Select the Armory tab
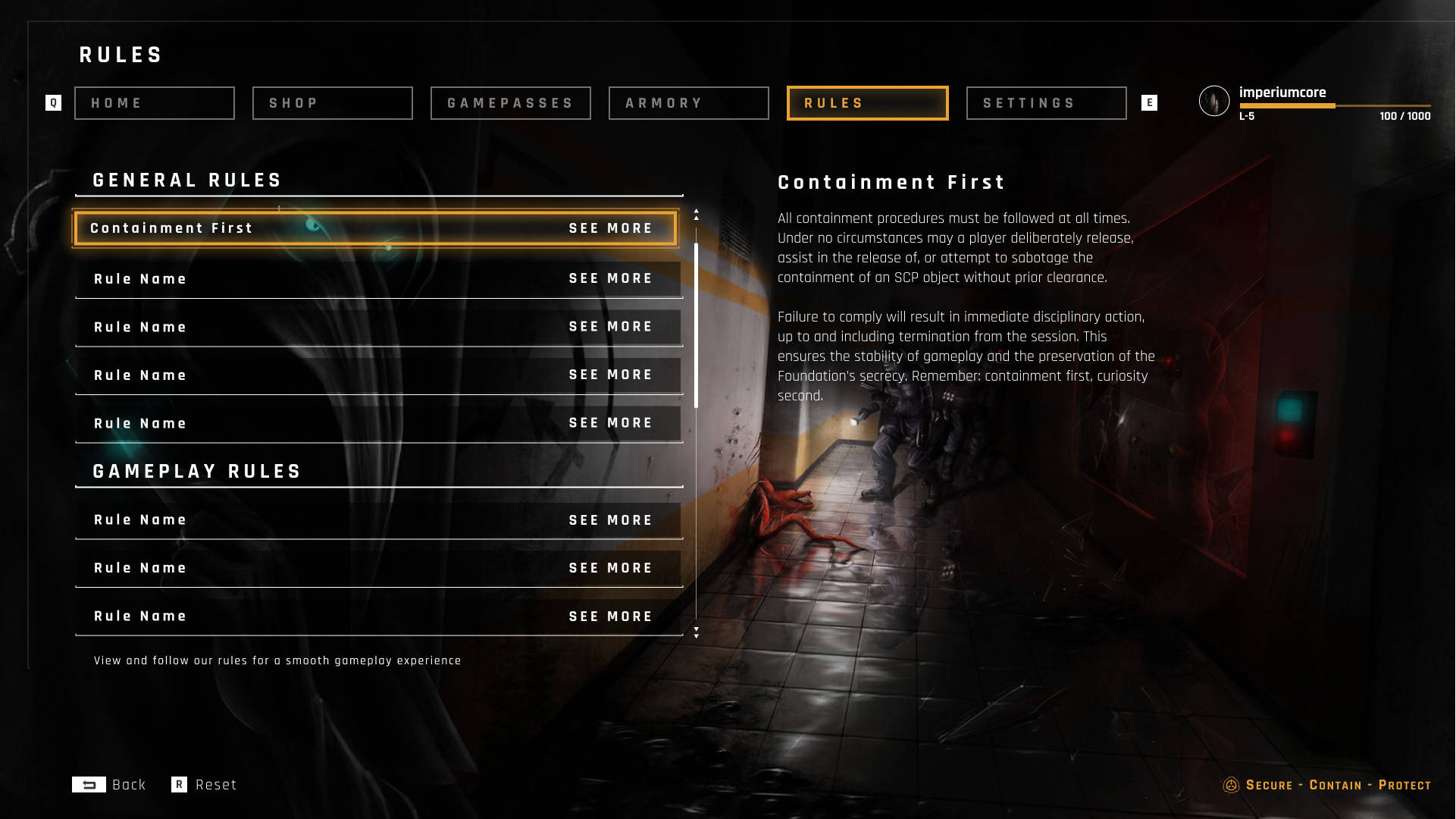Viewport: 1456px width, 819px height. click(x=689, y=103)
